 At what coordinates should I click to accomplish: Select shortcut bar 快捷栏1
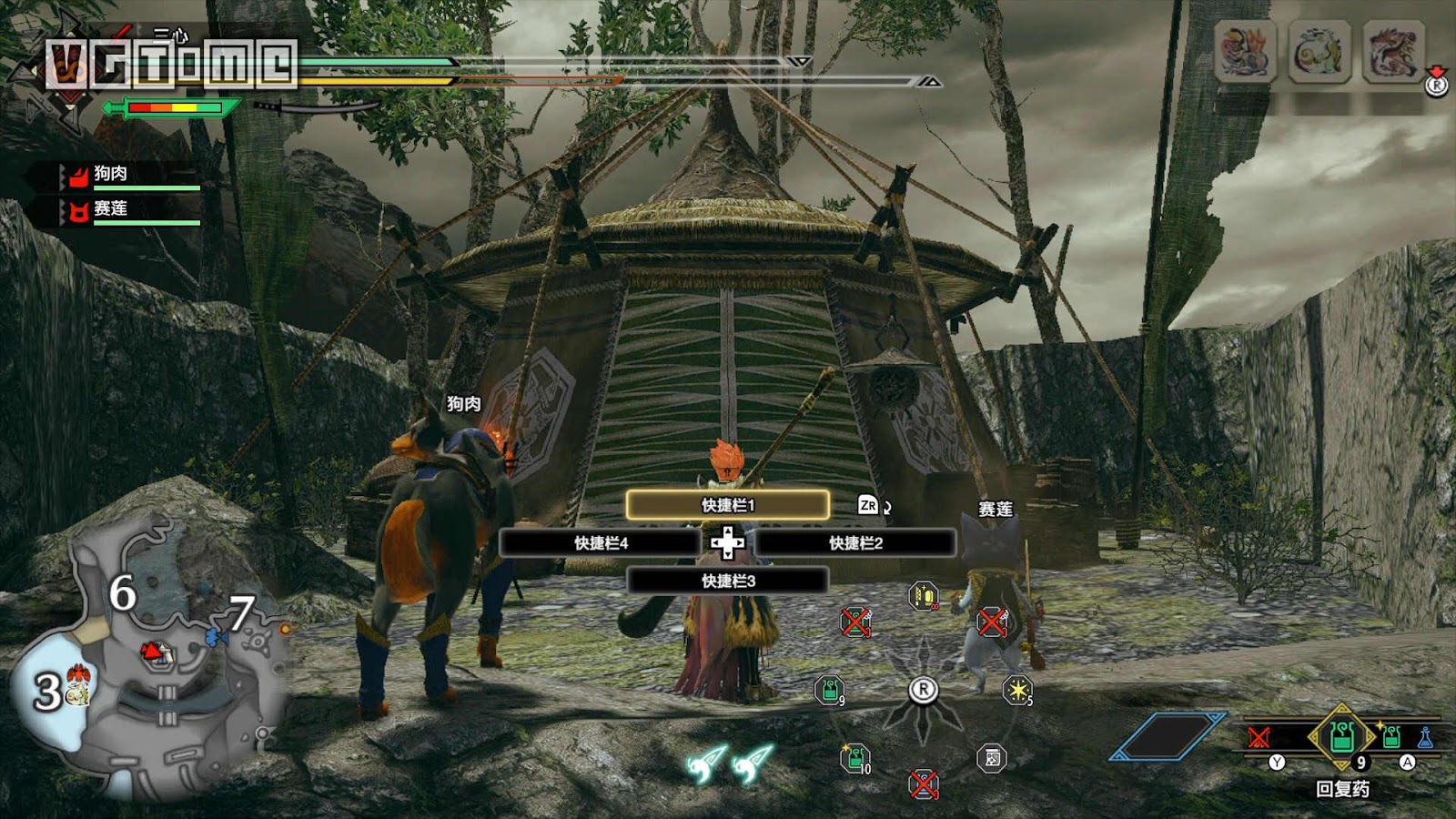tap(727, 505)
